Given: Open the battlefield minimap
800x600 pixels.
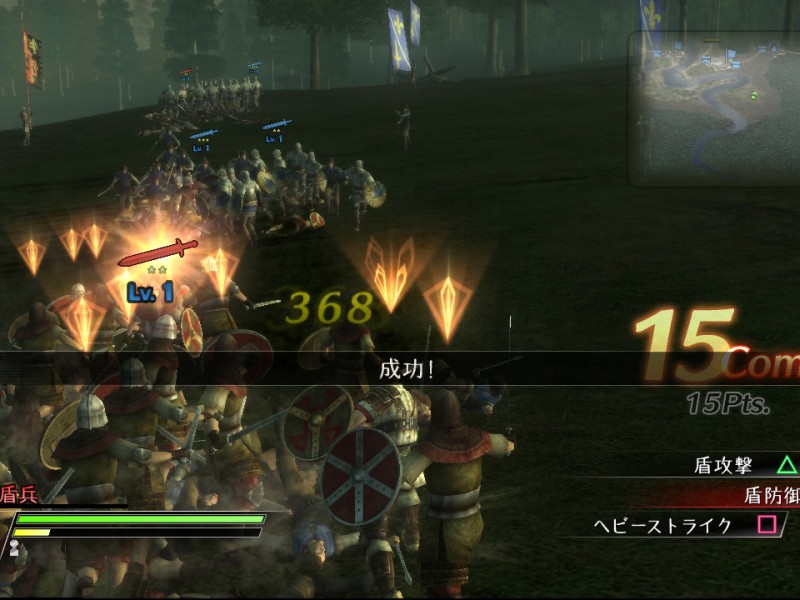Looking at the screenshot, I should [x=714, y=108].
